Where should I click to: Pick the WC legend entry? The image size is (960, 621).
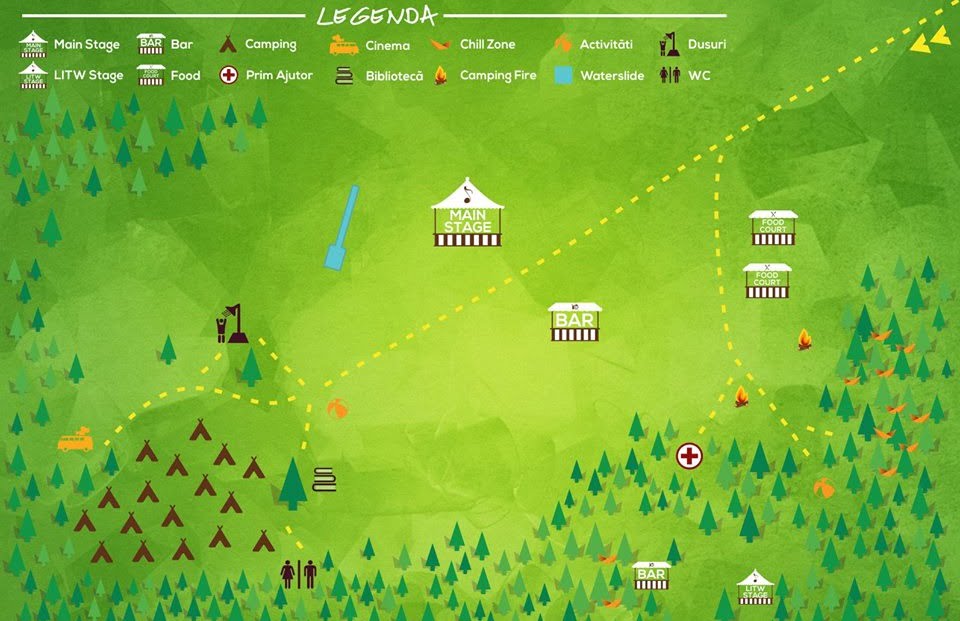click(x=685, y=75)
